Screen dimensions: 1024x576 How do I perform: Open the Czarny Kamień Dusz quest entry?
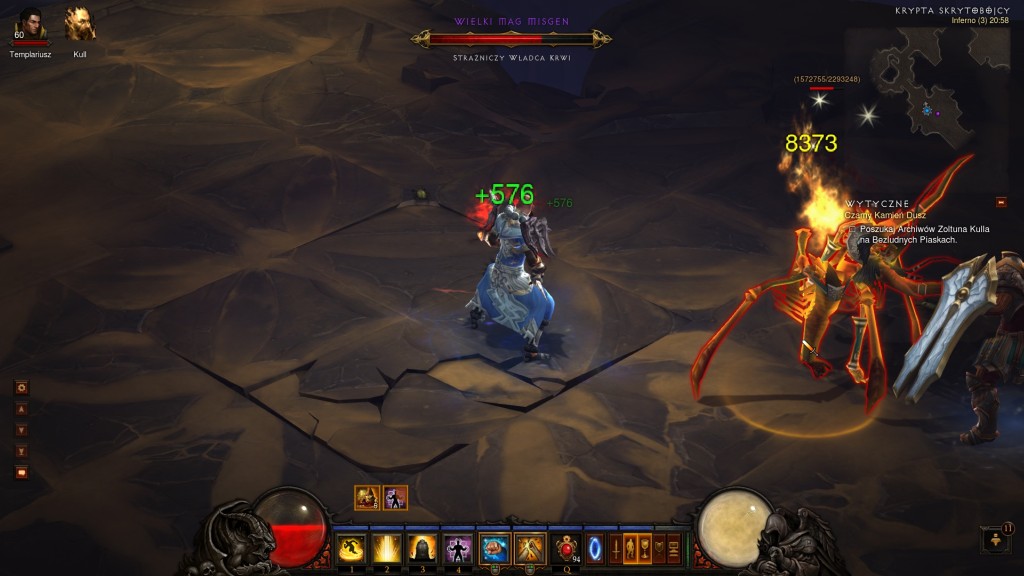[x=885, y=215]
